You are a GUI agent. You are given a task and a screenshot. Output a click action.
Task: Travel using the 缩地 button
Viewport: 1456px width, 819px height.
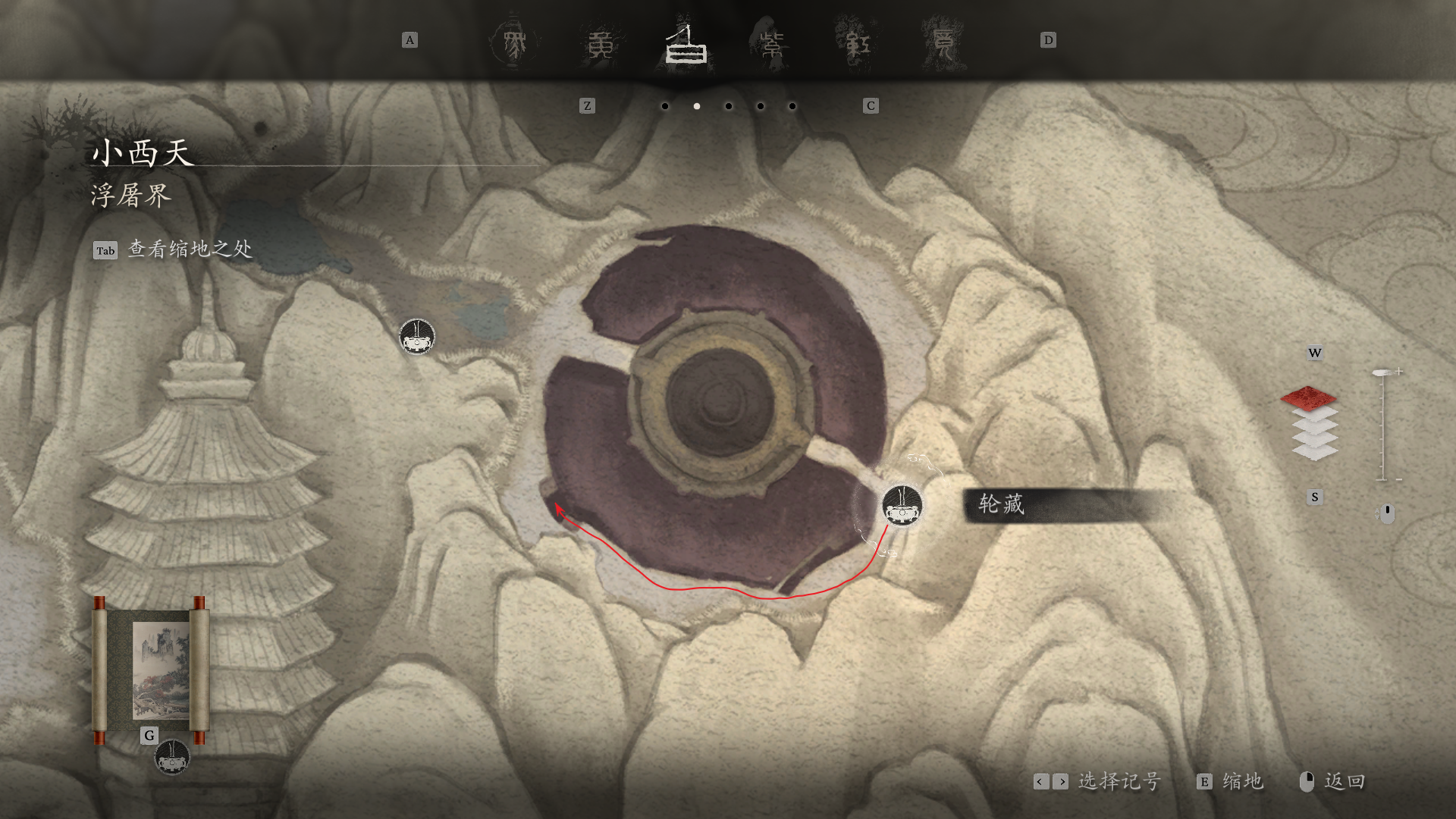coord(1241,781)
